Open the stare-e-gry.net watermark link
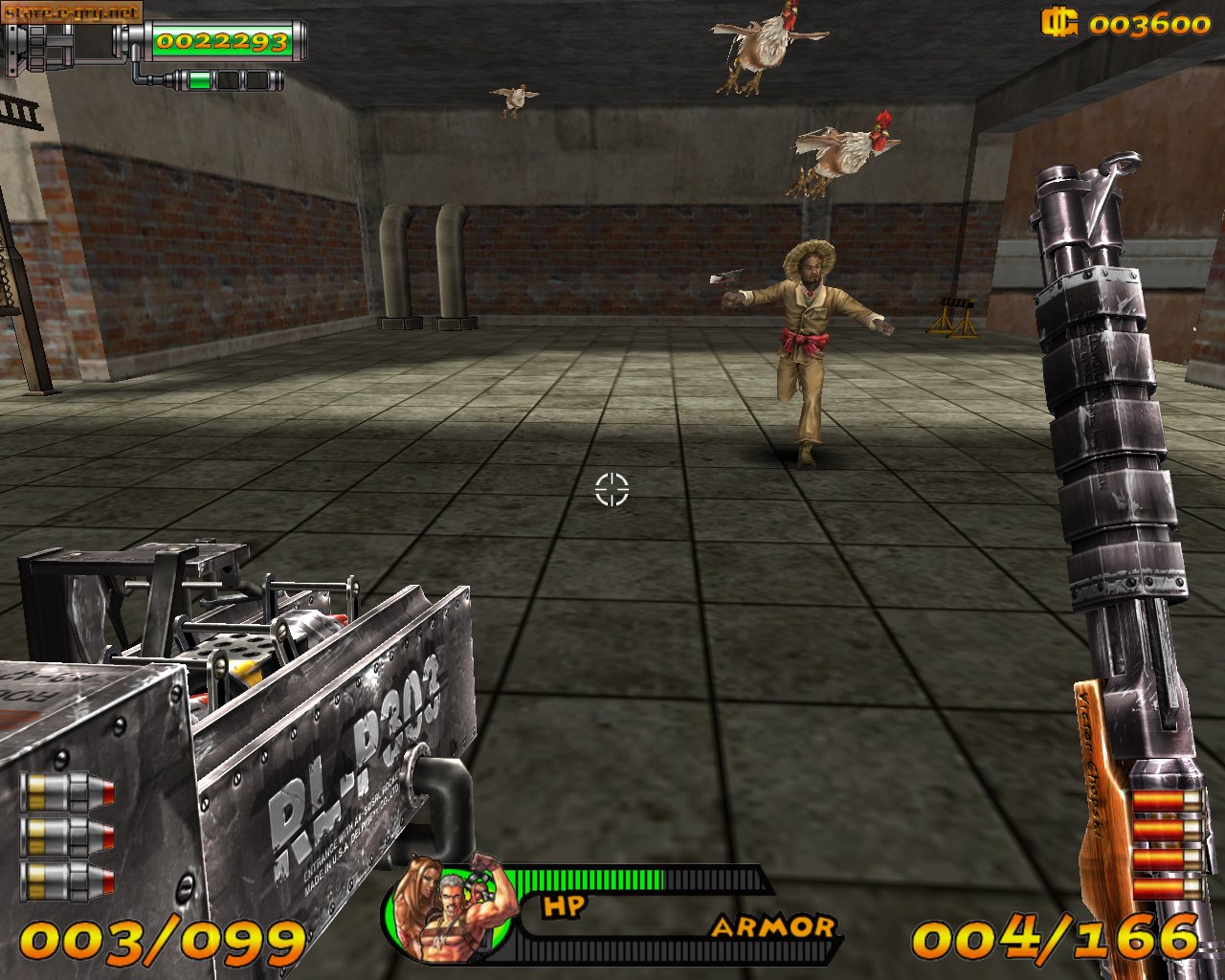 [73, 12]
